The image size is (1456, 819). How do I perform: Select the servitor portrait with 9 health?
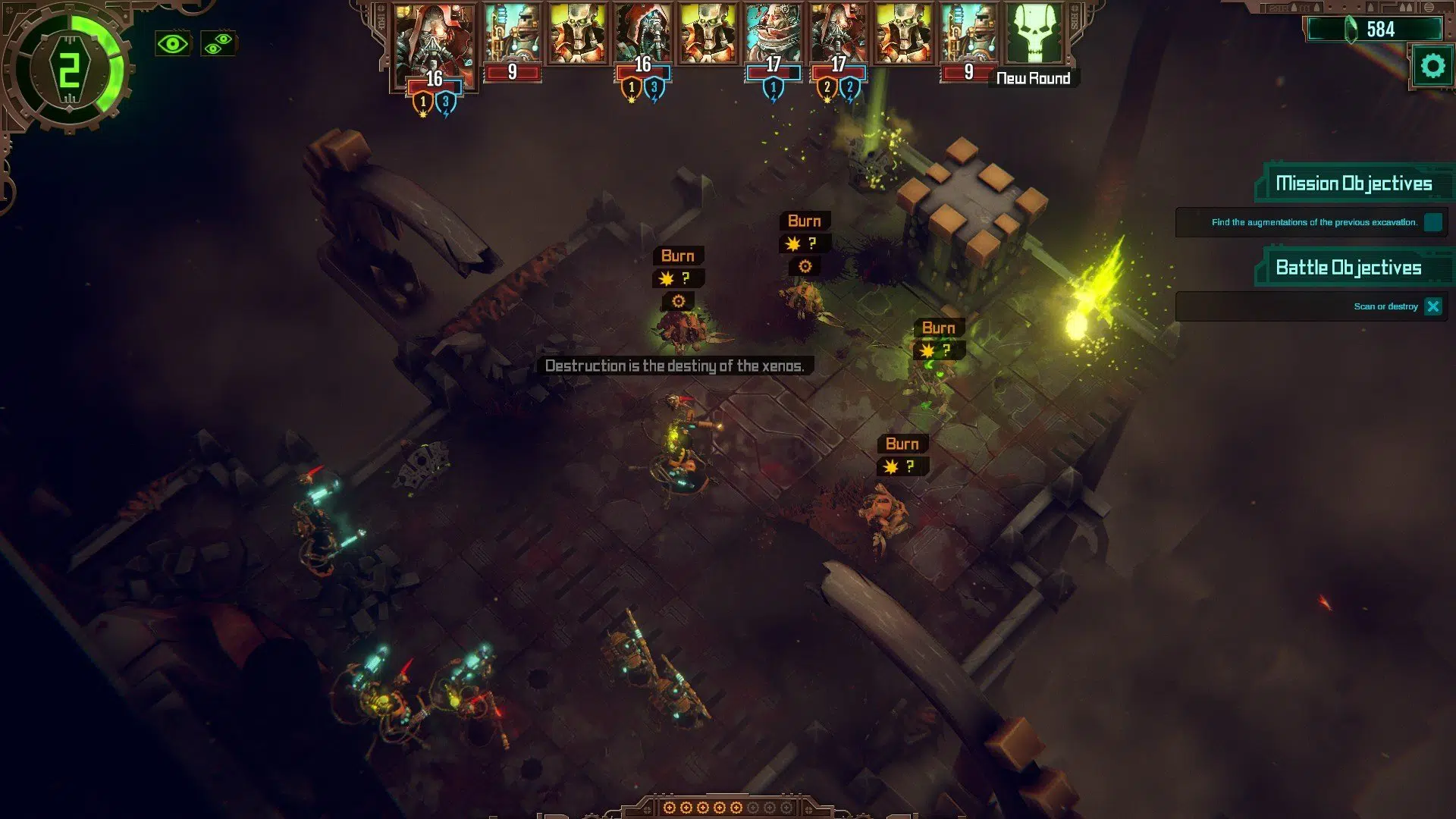tap(513, 32)
